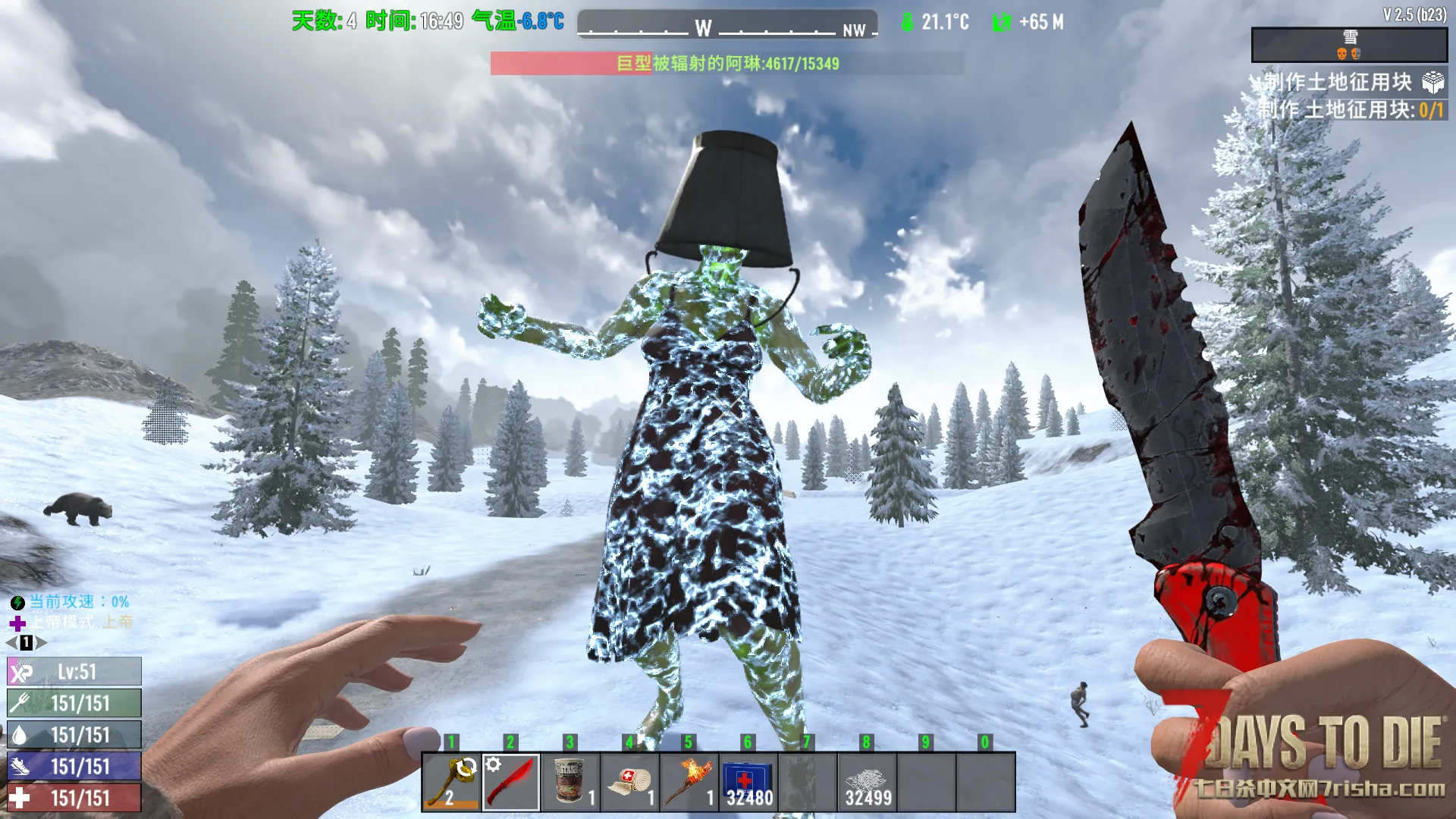
Task: Click the quest tracker block icon
Action: point(1432,82)
